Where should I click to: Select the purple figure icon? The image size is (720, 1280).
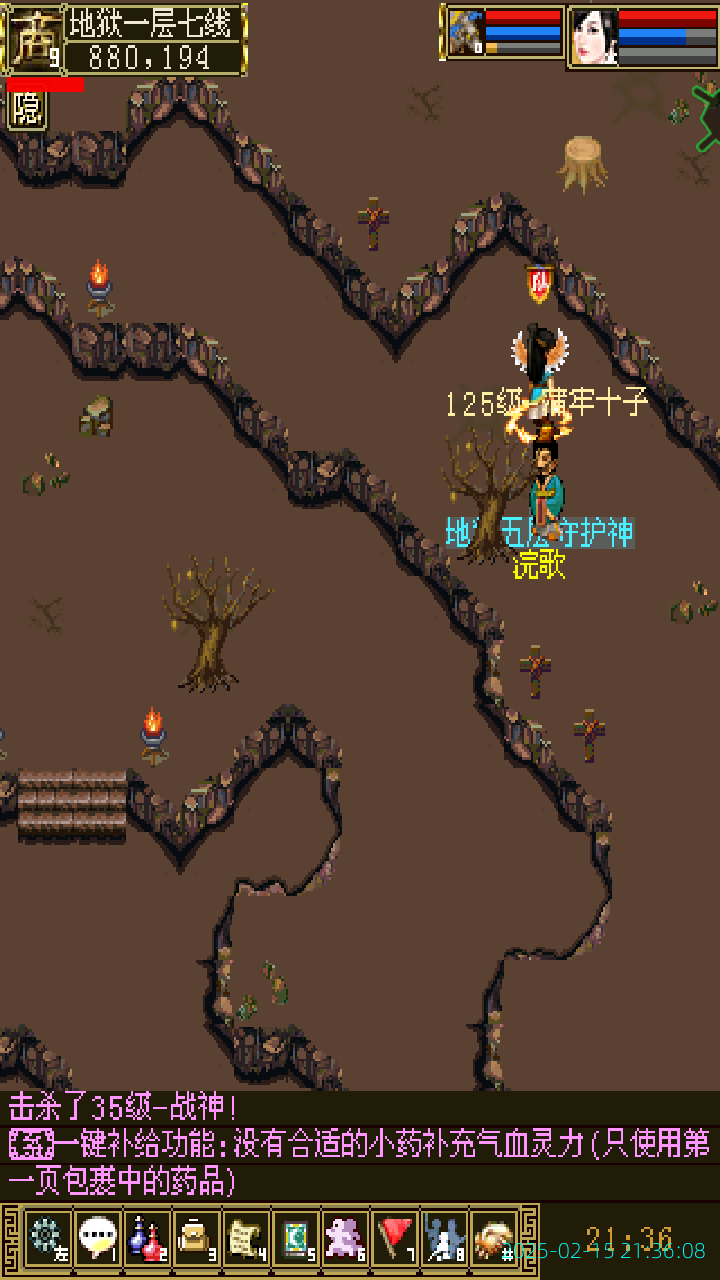345,1237
